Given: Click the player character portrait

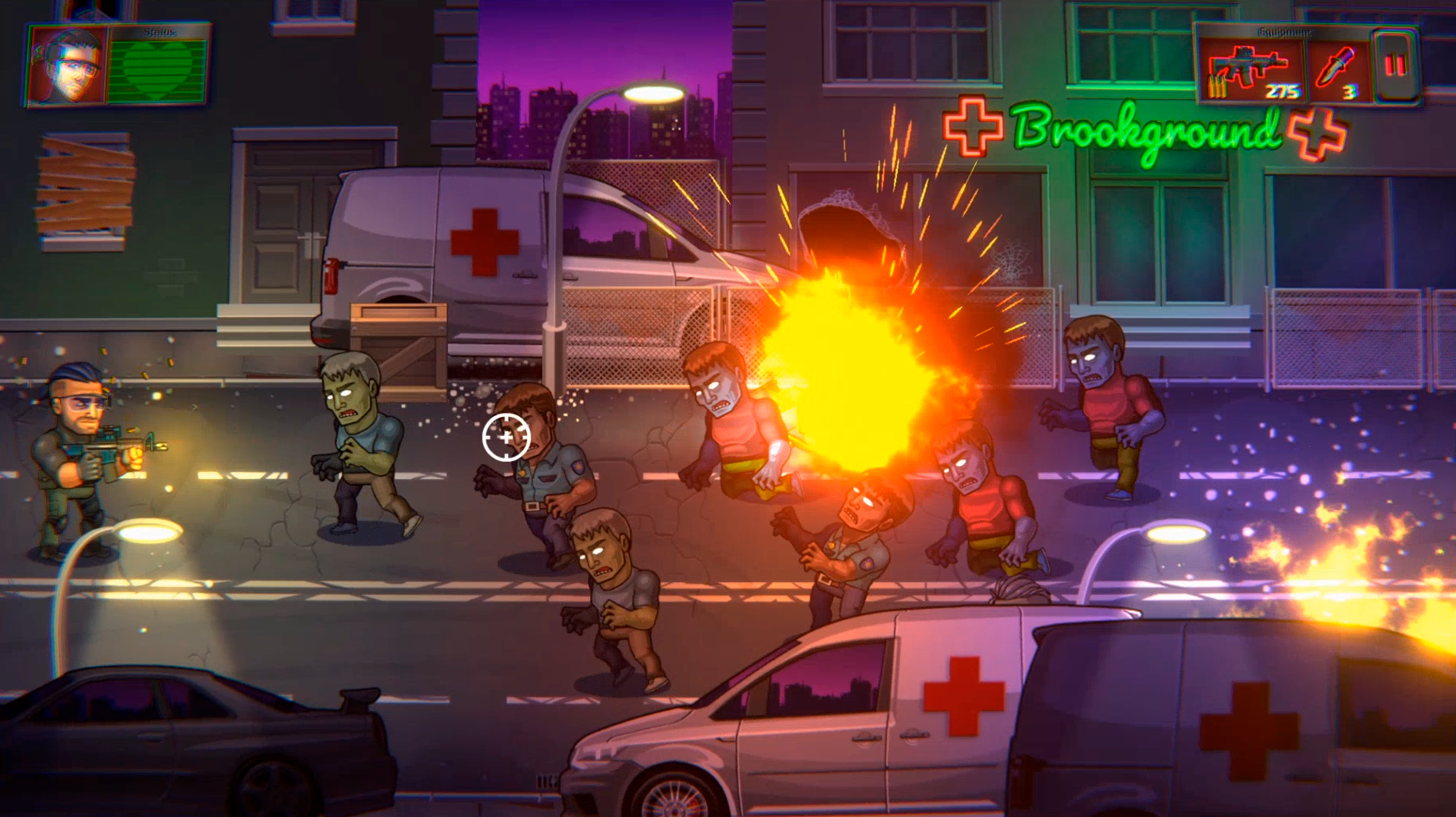Looking at the screenshot, I should point(67,66).
